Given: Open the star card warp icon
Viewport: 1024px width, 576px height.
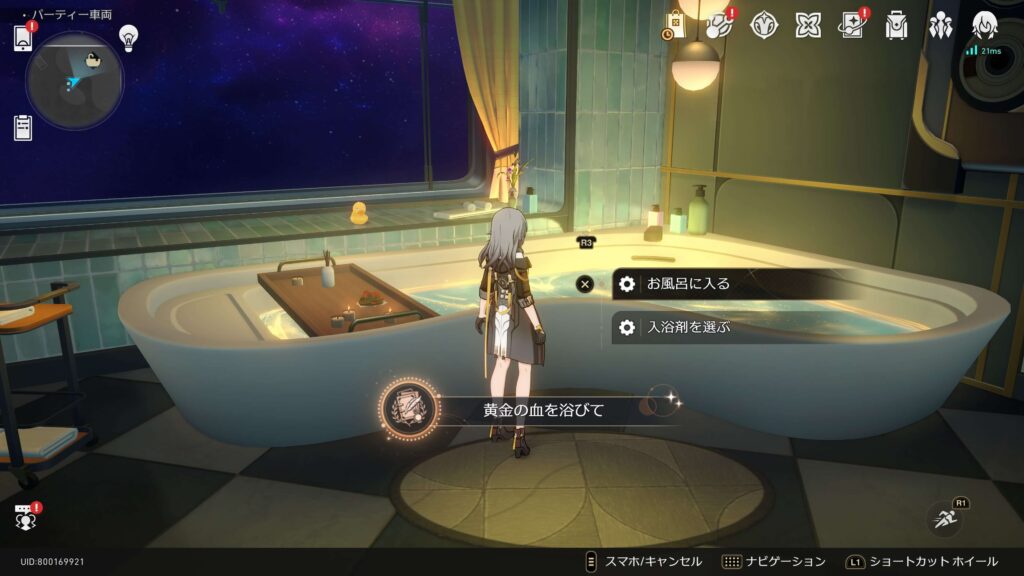Looking at the screenshot, I should (852, 26).
